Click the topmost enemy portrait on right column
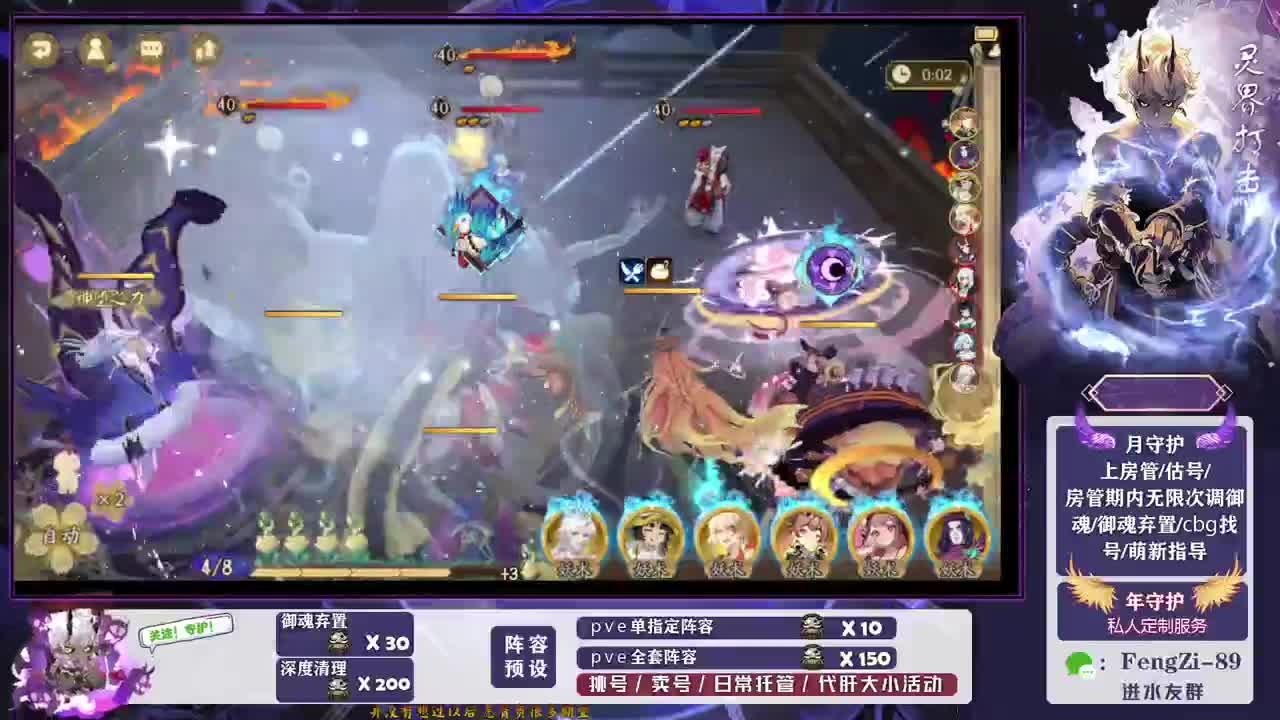This screenshot has width=1280, height=720. [x=962, y=124]
